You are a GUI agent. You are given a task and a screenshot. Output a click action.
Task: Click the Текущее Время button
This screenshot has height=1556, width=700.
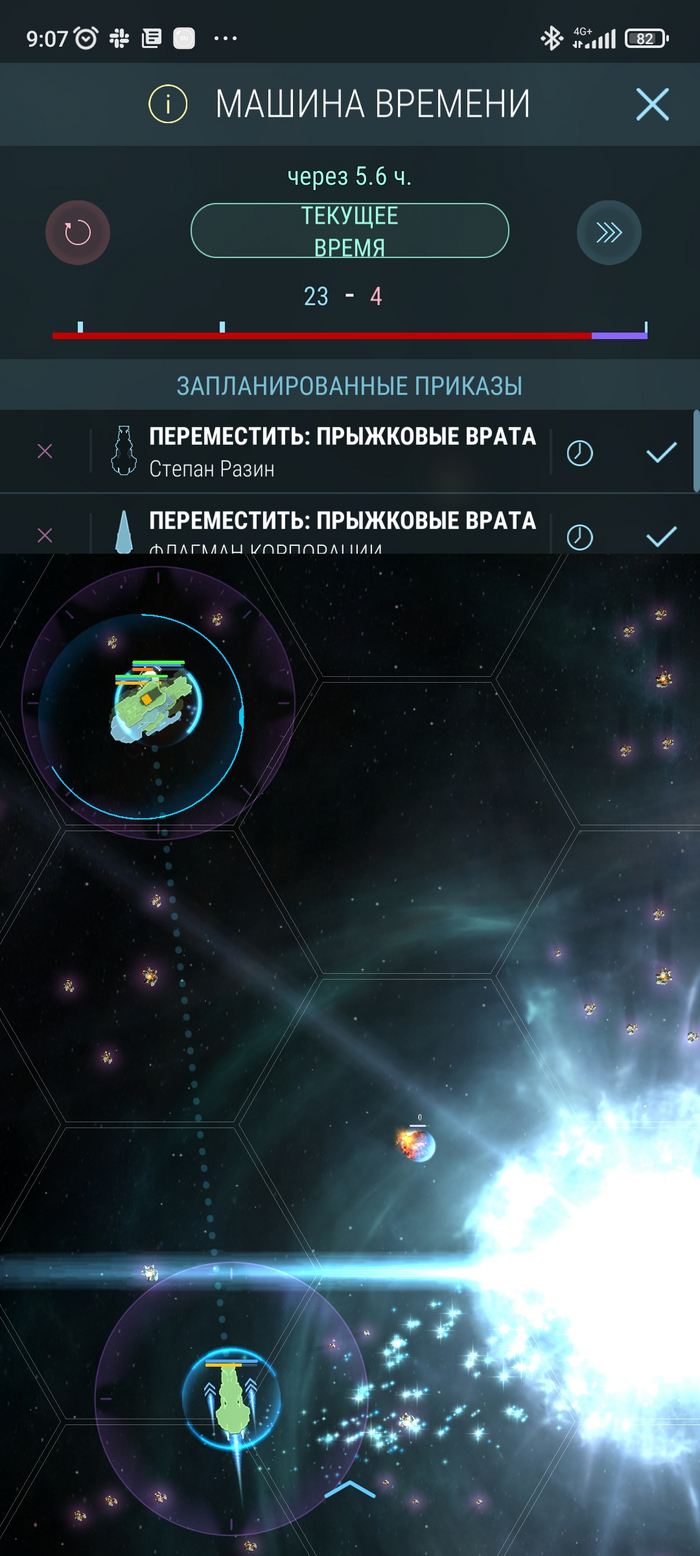coord(350,231)
